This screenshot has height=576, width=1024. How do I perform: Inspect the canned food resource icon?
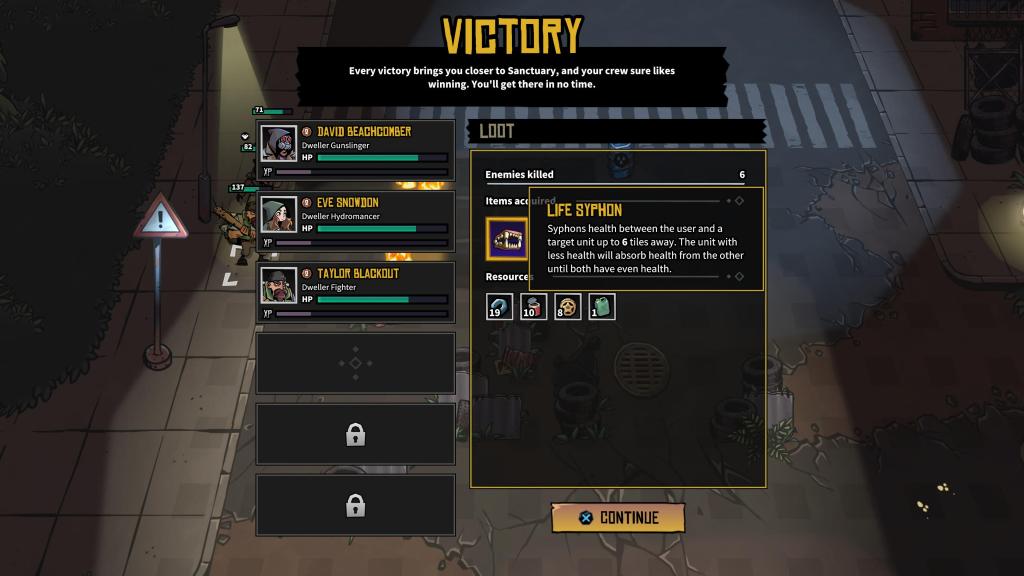pos(534,306)
